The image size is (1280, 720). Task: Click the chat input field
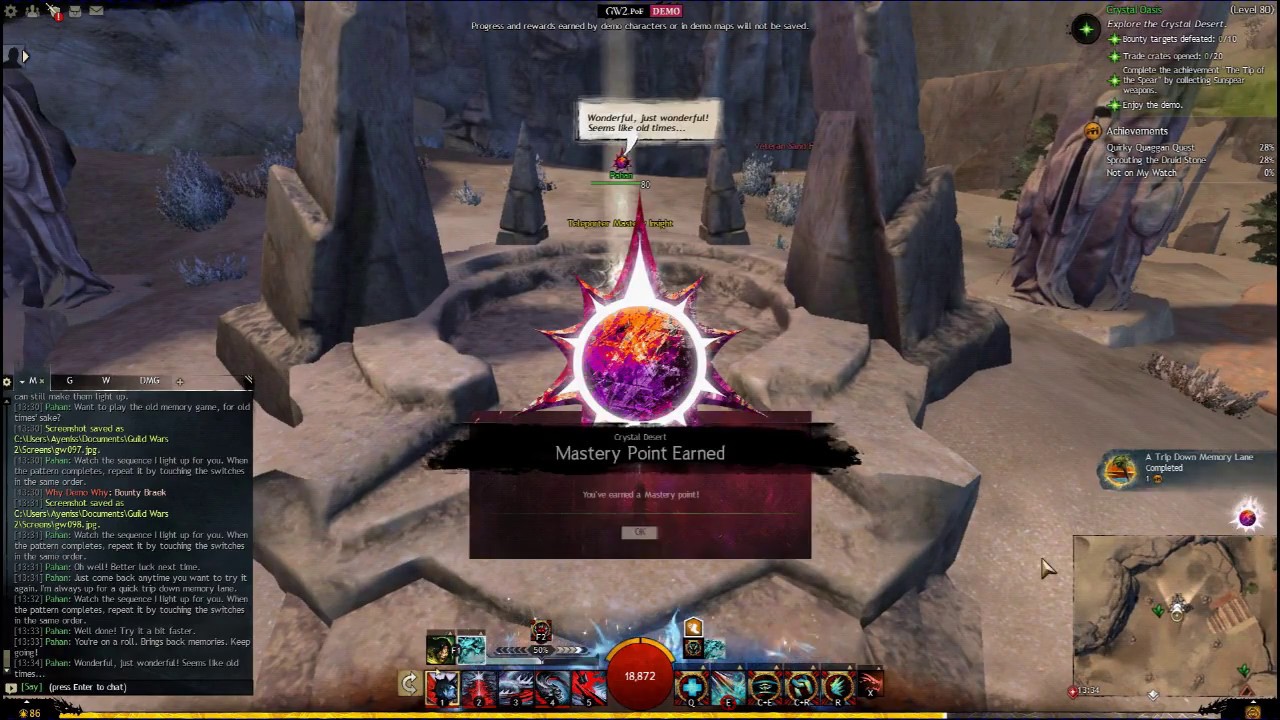tap(130, 687)
